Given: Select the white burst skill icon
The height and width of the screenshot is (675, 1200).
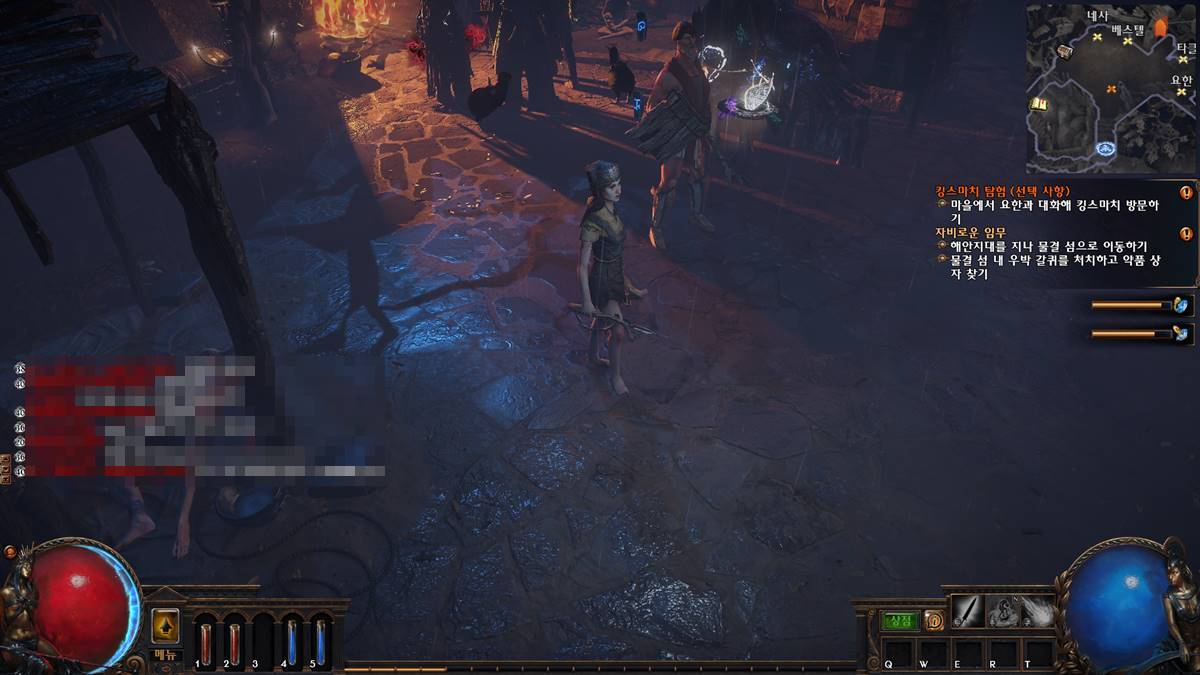Looking at the screenshot, I should (1038, 610).
